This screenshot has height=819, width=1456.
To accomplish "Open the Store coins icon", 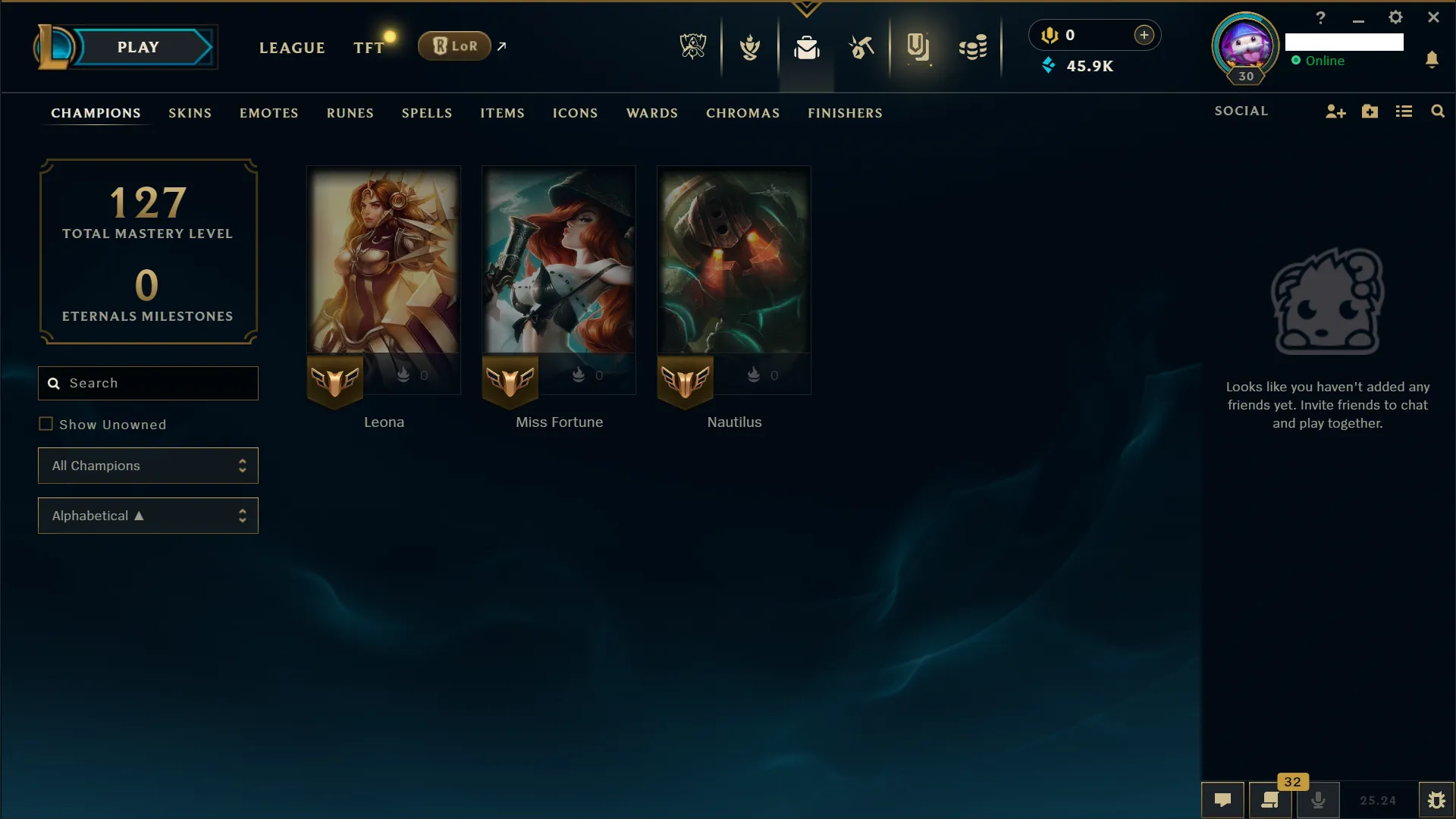I will pyautogui.click(x=973, y=48).
